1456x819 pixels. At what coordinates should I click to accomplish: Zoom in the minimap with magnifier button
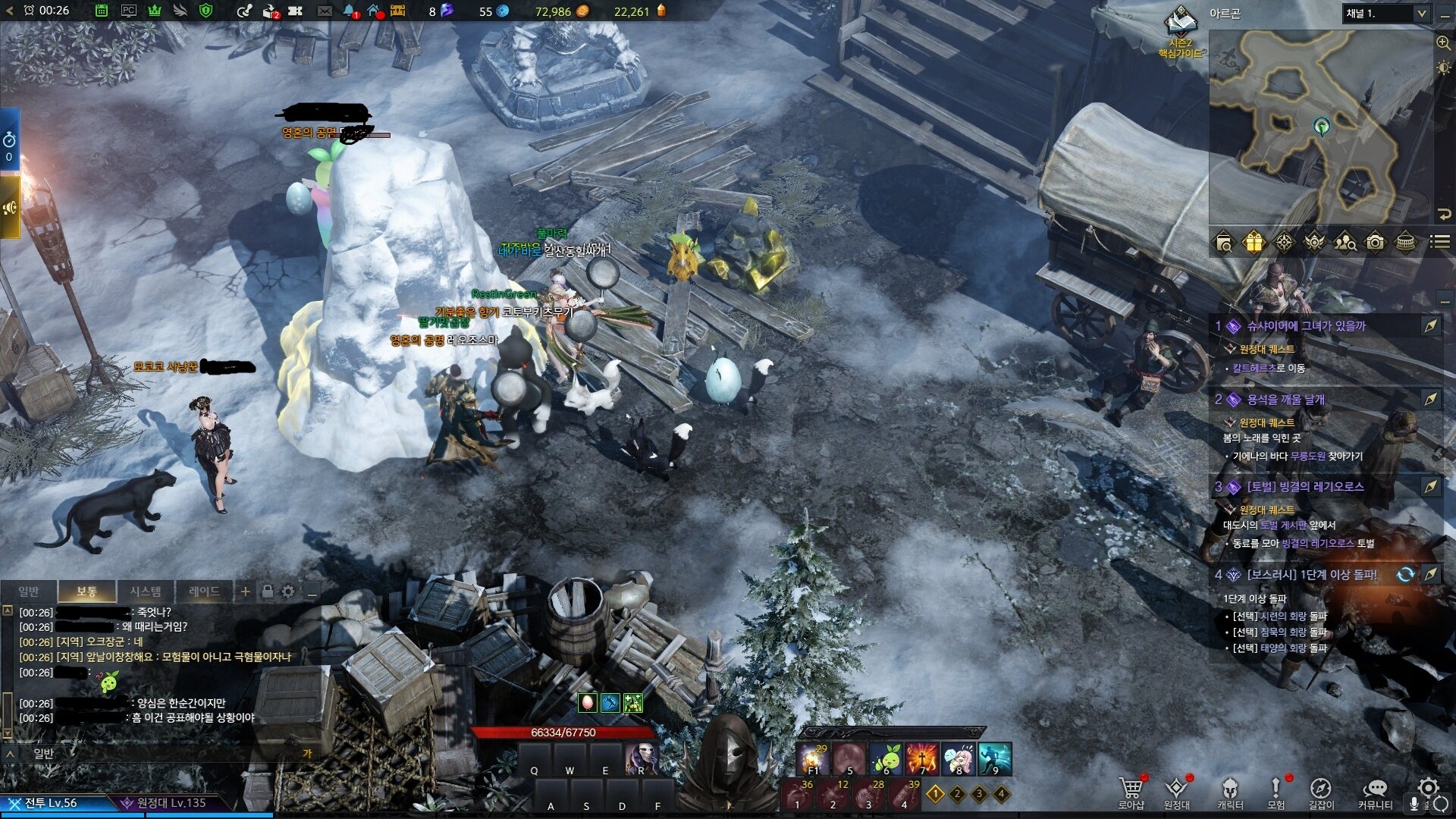pos(1443,43)
